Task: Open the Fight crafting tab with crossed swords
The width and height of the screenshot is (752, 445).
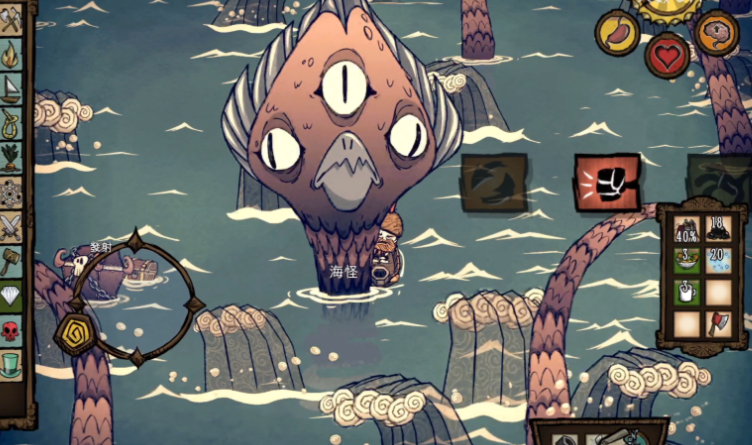Action: 11,227
